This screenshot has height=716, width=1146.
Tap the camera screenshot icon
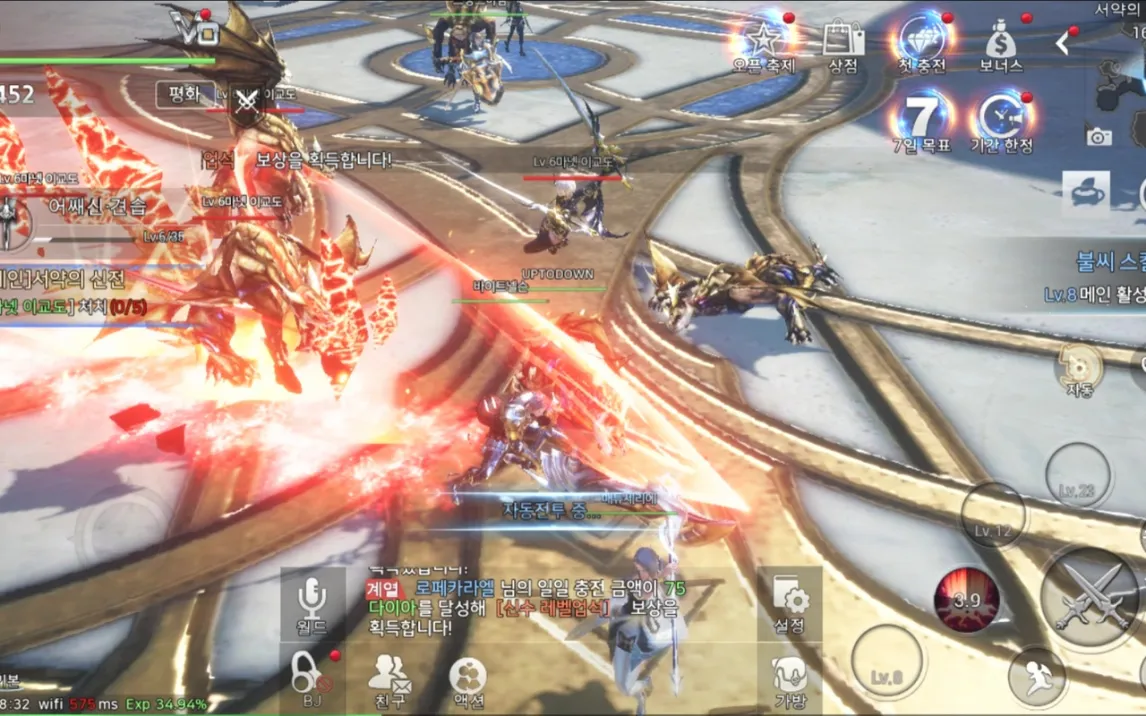[x=1099, y=136]
